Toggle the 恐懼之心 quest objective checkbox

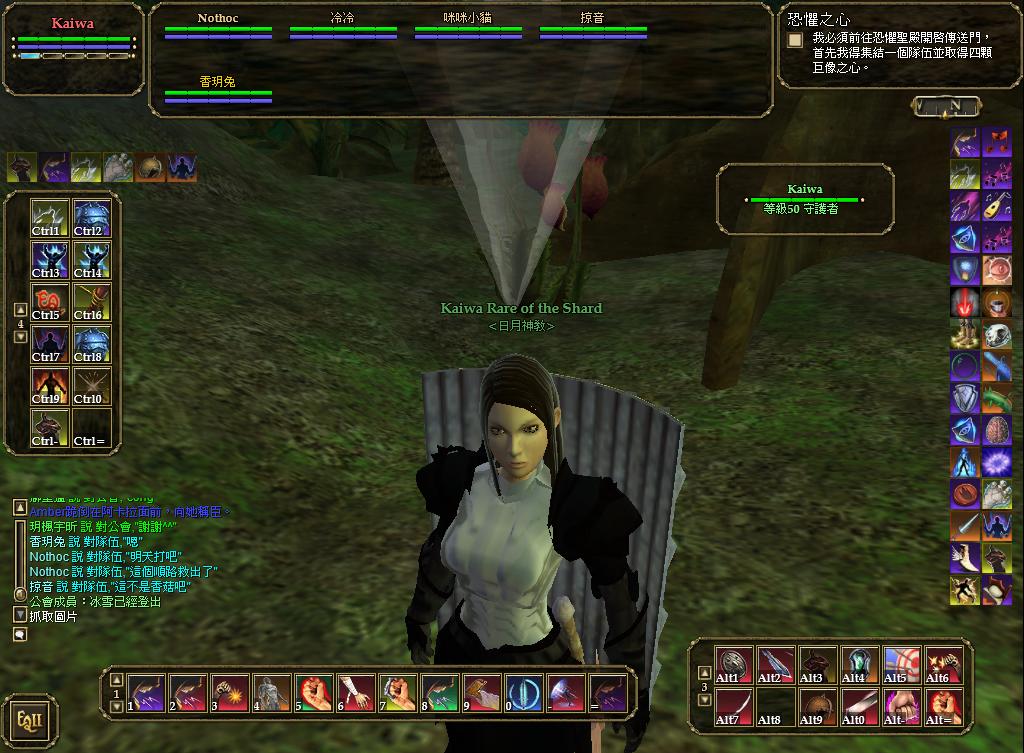[795, 40]
